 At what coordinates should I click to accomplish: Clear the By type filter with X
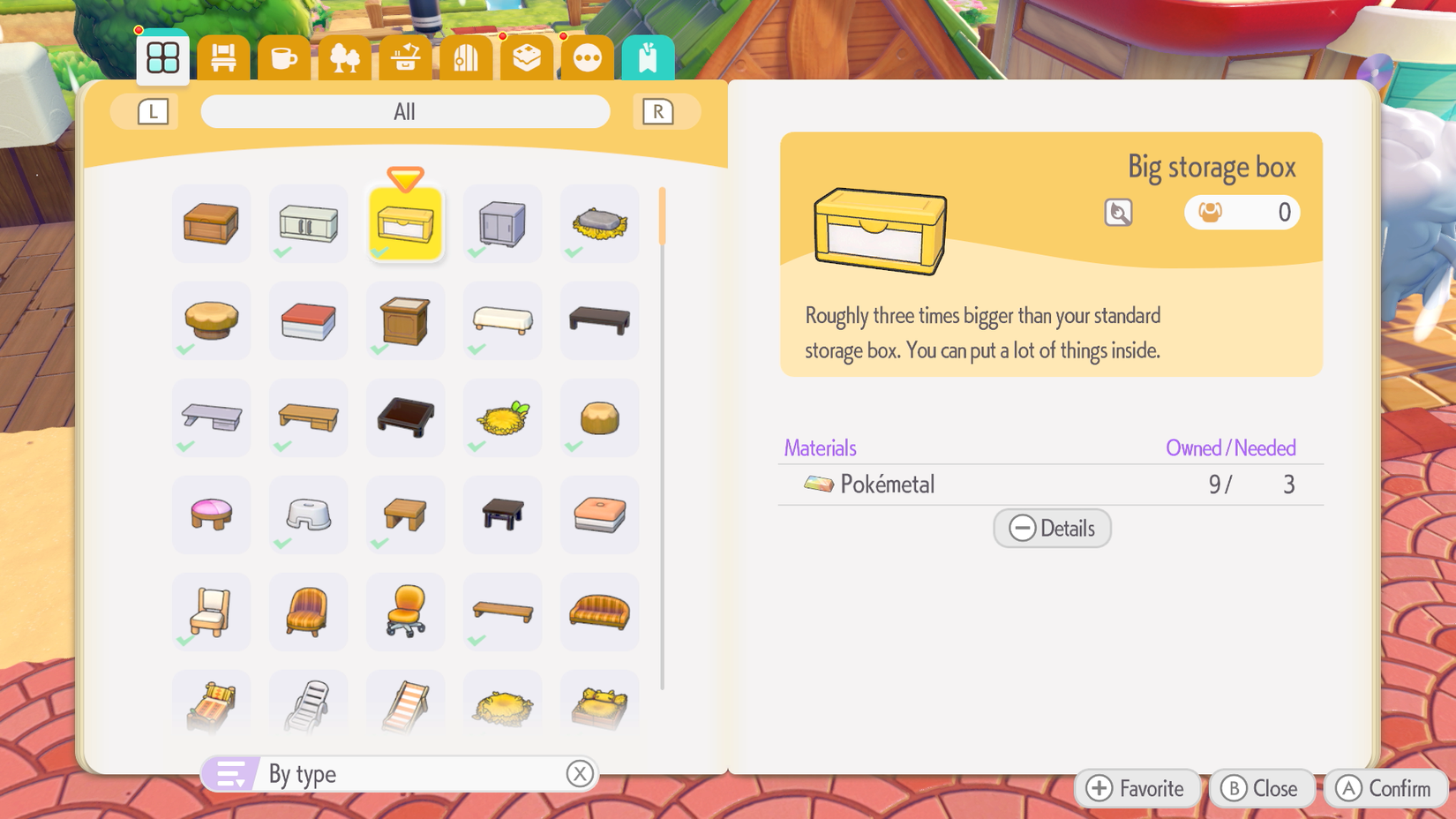coord(580,773)
